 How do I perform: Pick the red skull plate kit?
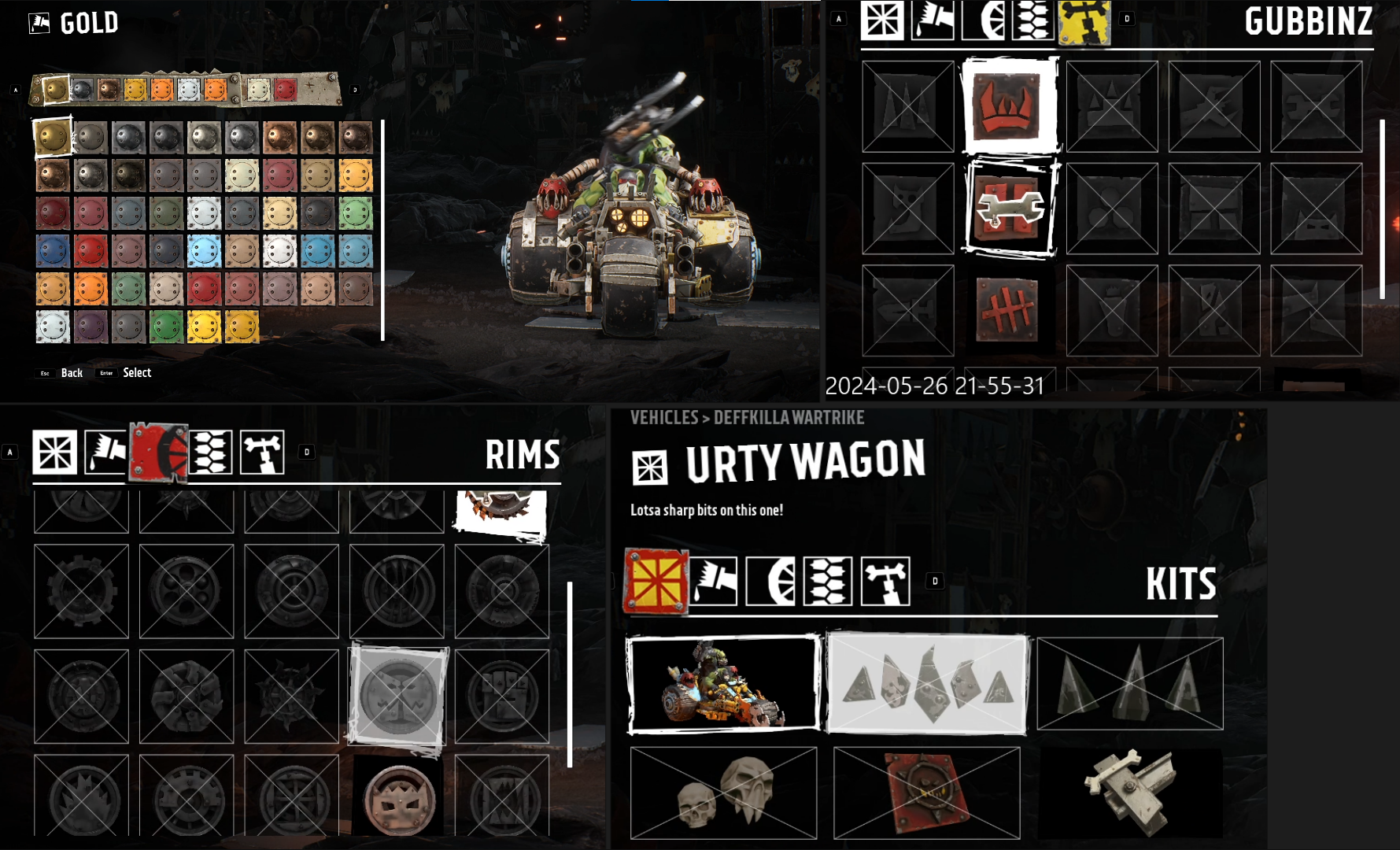(x=927, y=793)
